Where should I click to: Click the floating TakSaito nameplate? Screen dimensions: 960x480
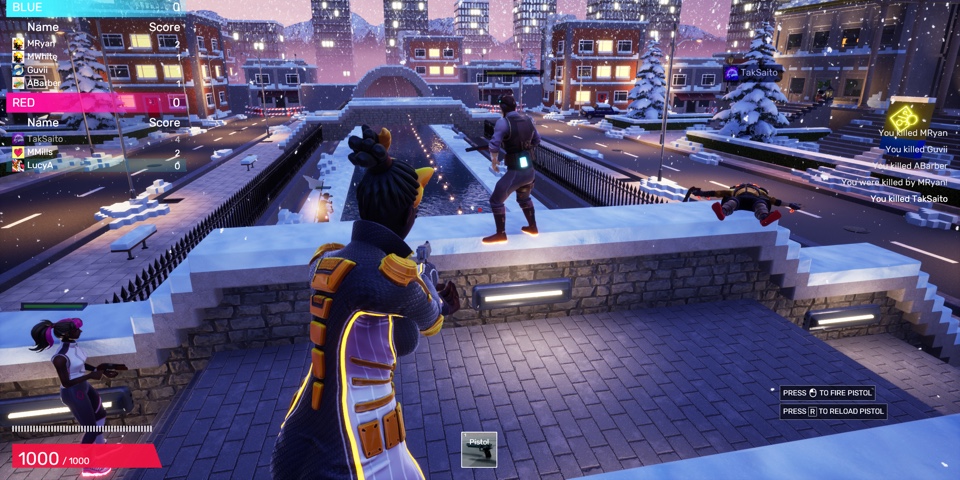(752, 73)
